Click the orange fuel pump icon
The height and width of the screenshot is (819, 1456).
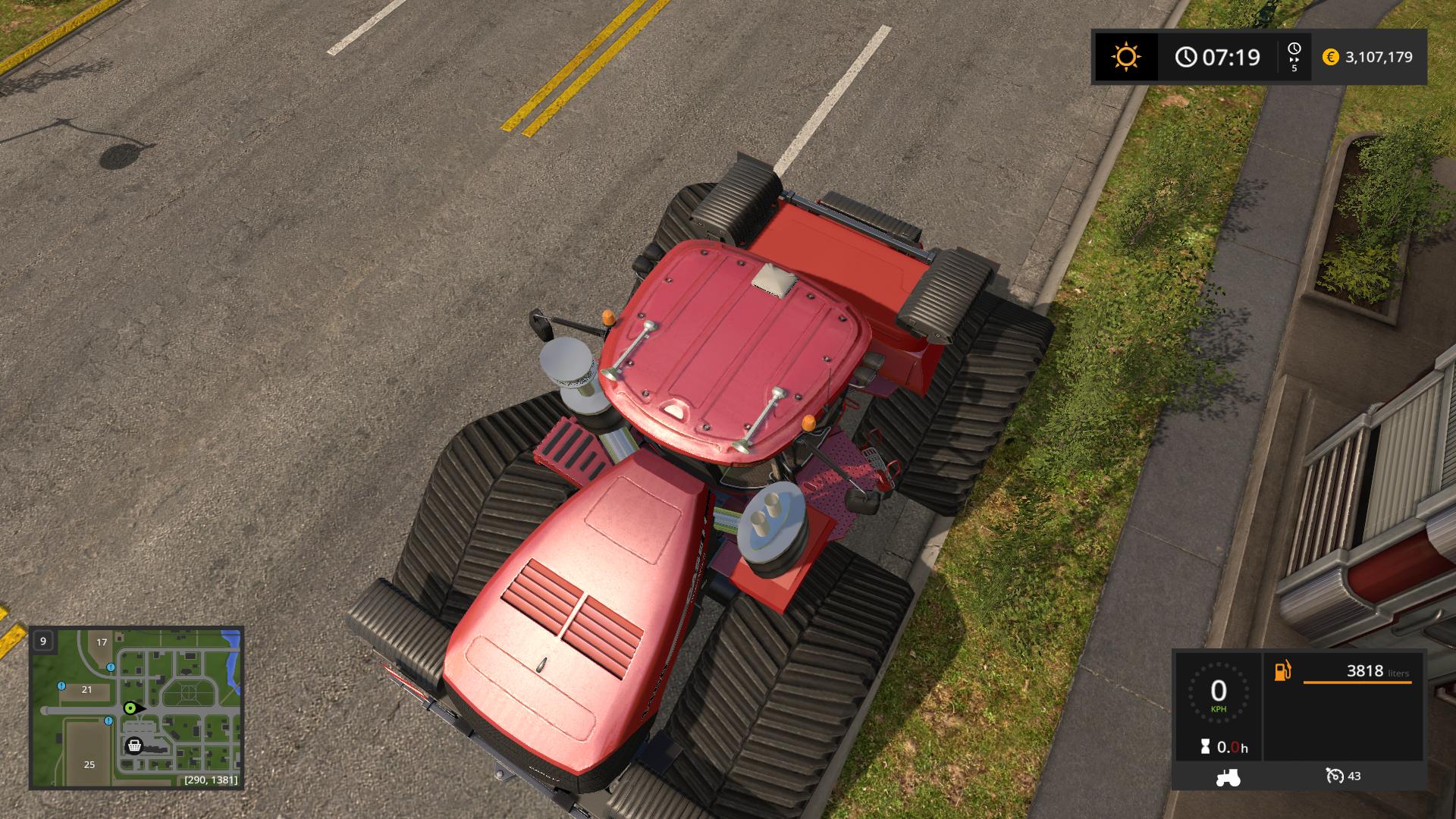(x=1282, y=671)
